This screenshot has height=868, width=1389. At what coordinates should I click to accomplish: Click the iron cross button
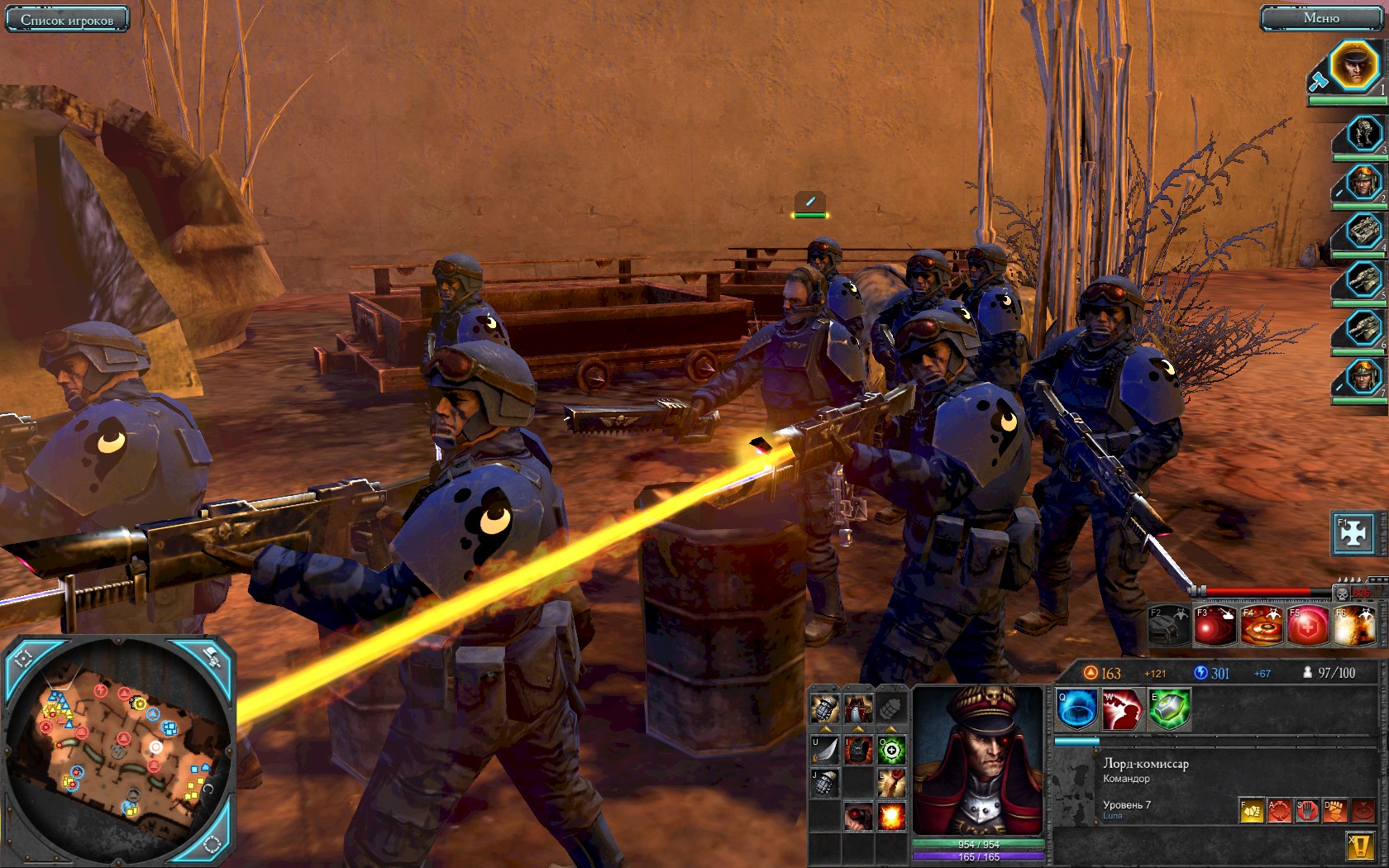(1353, 533)
